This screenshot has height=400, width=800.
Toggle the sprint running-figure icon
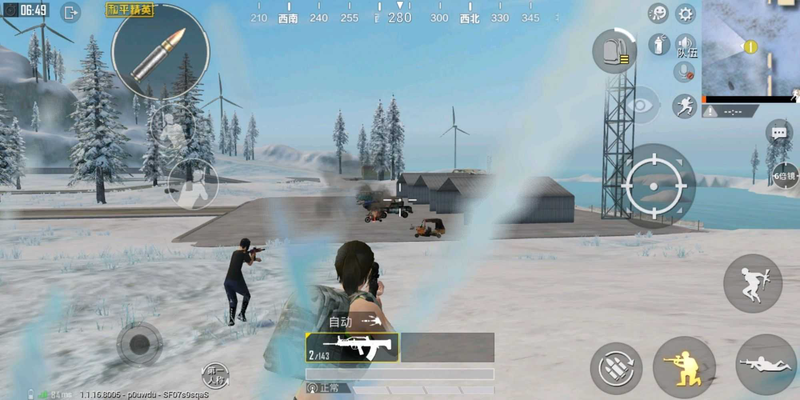coord(685,105)
